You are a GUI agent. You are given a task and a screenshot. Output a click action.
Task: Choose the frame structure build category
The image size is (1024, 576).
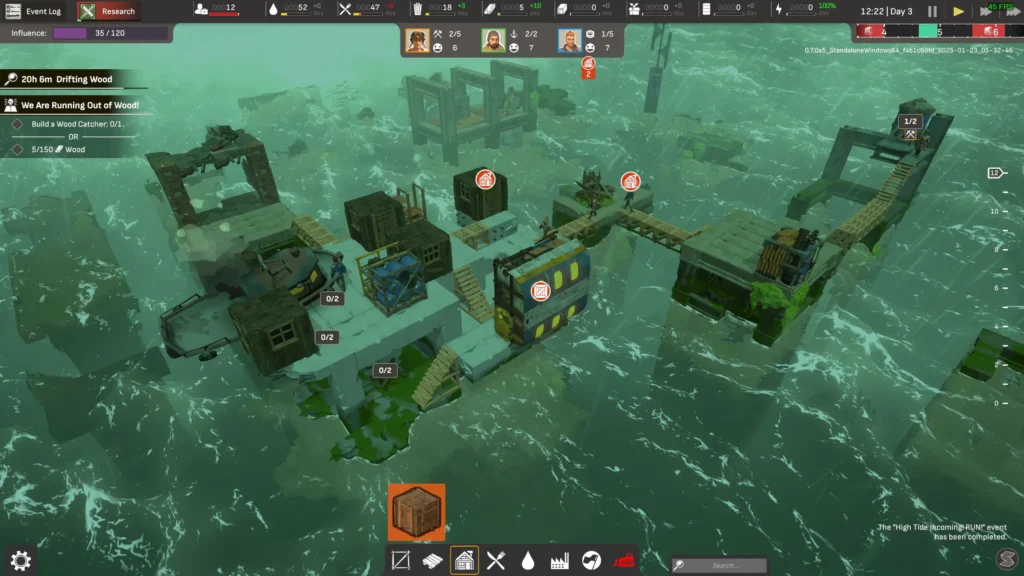click(x=401, y=560)
